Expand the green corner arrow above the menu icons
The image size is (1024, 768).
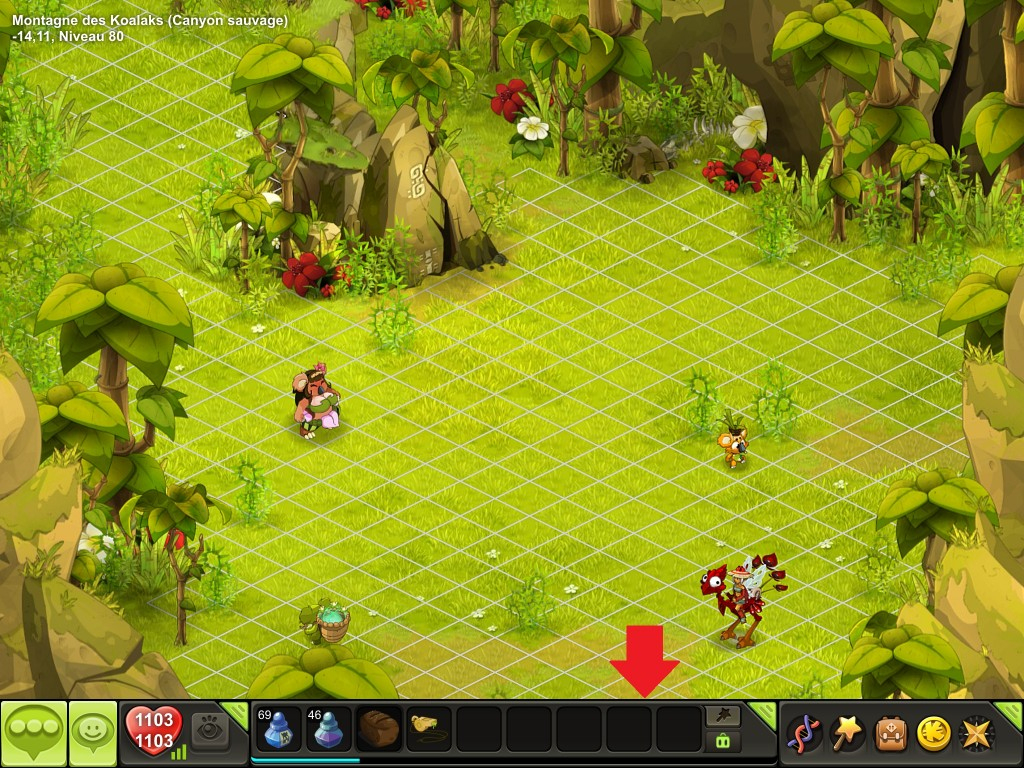pyautogui.click(x=1011, y=713)
